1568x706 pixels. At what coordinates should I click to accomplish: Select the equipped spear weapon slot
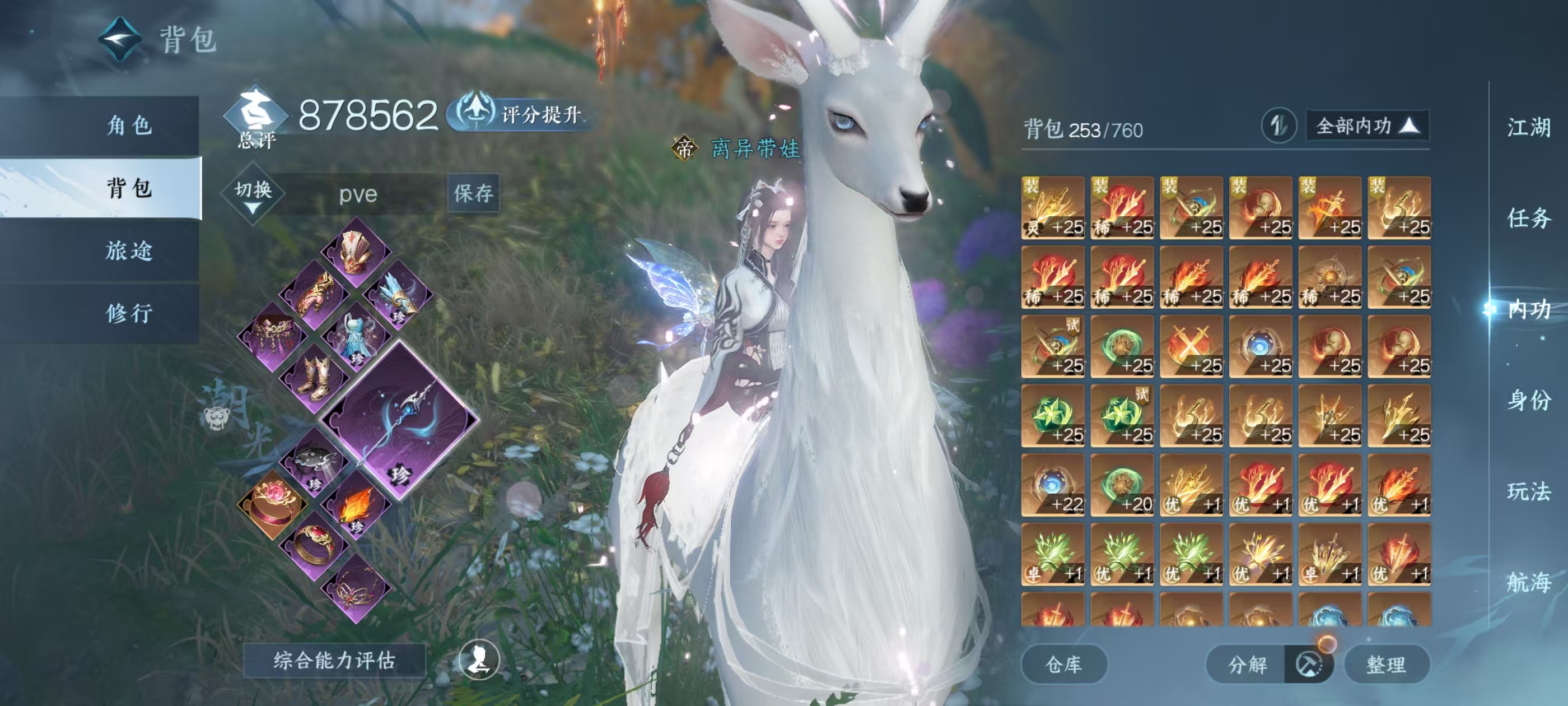tap(400, 420)
